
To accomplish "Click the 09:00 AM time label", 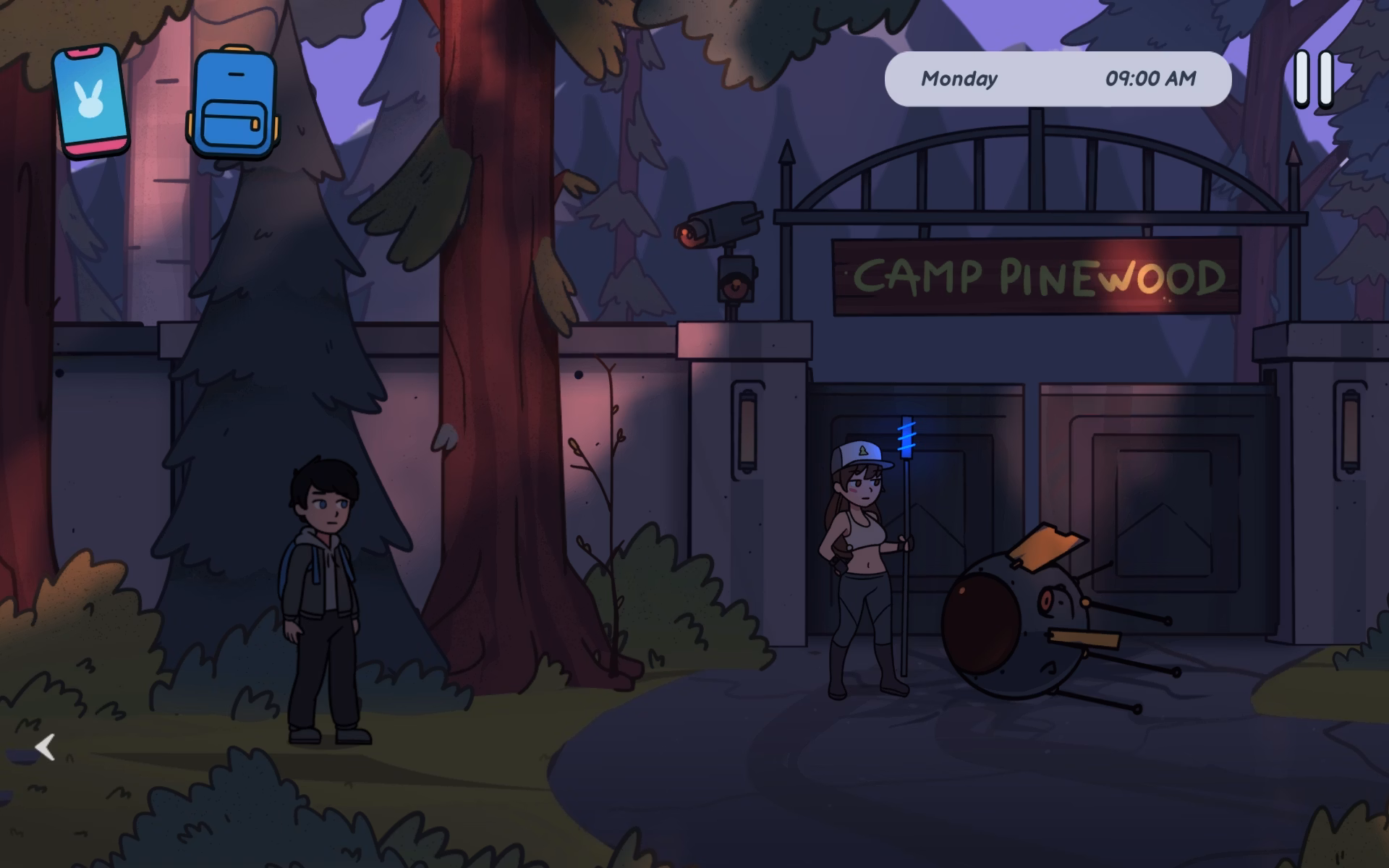I will point(1150,78).
